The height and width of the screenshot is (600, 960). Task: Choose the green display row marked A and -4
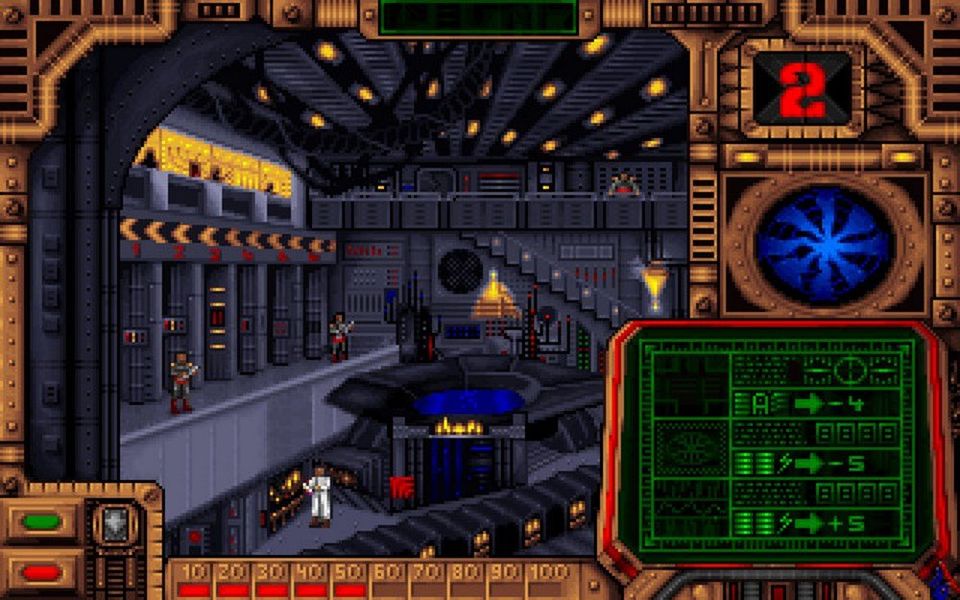[815, 404]
